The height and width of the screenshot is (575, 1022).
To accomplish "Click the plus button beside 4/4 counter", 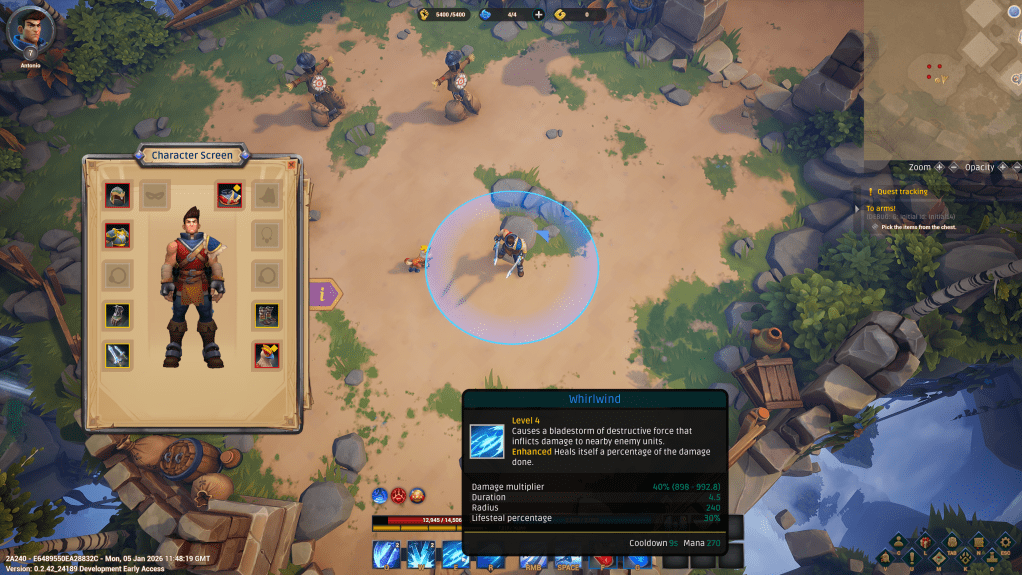I will click(539, 14).
